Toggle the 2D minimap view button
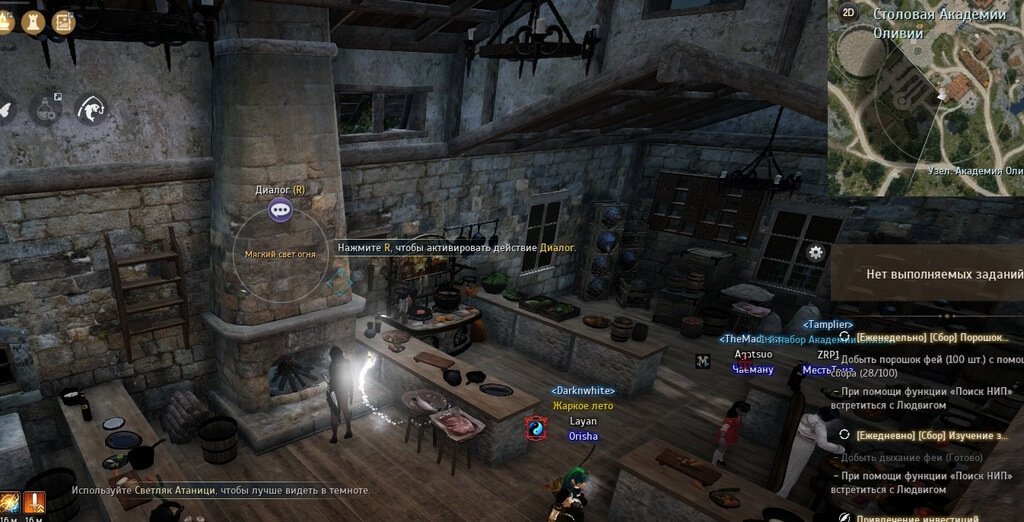This screenshot has height=522, width=1024. pyautogui.click(x=849, y=13)
